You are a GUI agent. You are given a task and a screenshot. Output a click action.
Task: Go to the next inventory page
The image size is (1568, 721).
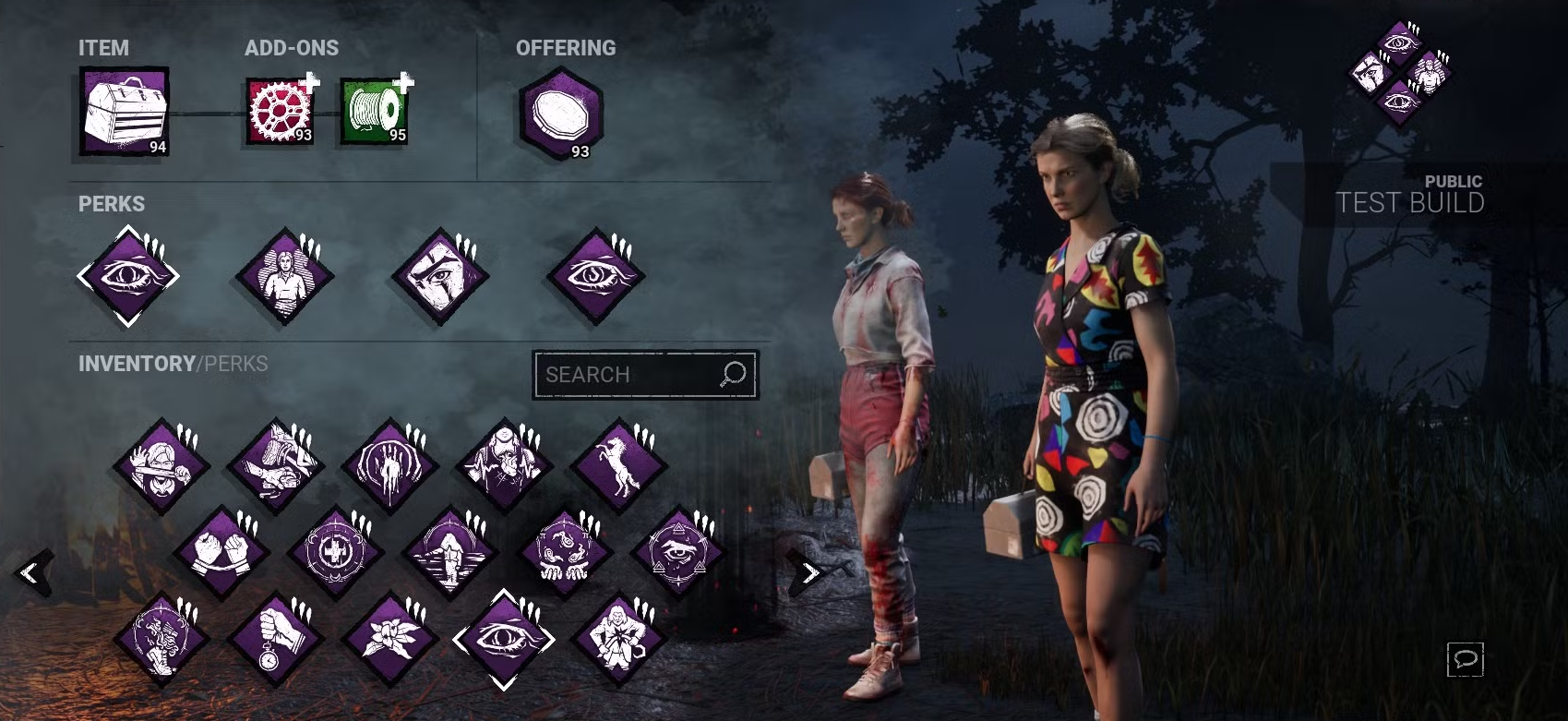[808, 573]
